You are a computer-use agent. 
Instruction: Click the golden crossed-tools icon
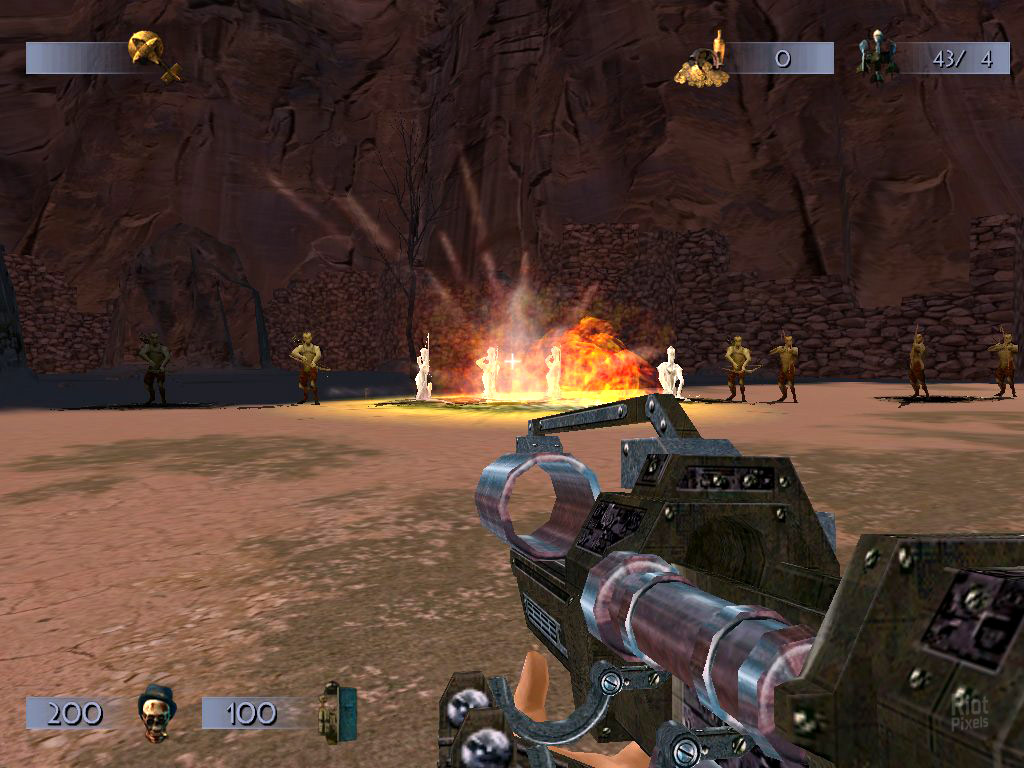coord(155,55)
